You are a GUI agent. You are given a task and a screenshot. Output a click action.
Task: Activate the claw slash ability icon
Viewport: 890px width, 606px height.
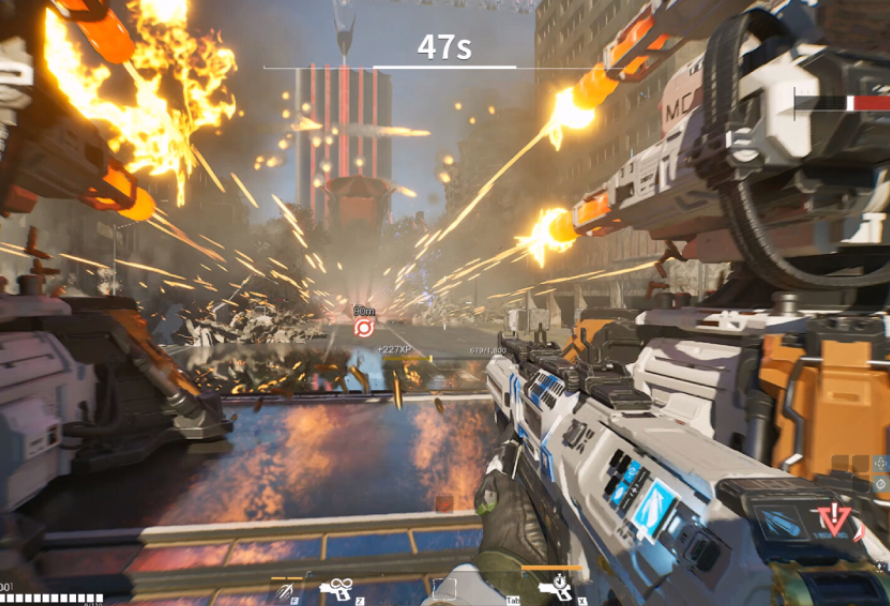[285, 591]
